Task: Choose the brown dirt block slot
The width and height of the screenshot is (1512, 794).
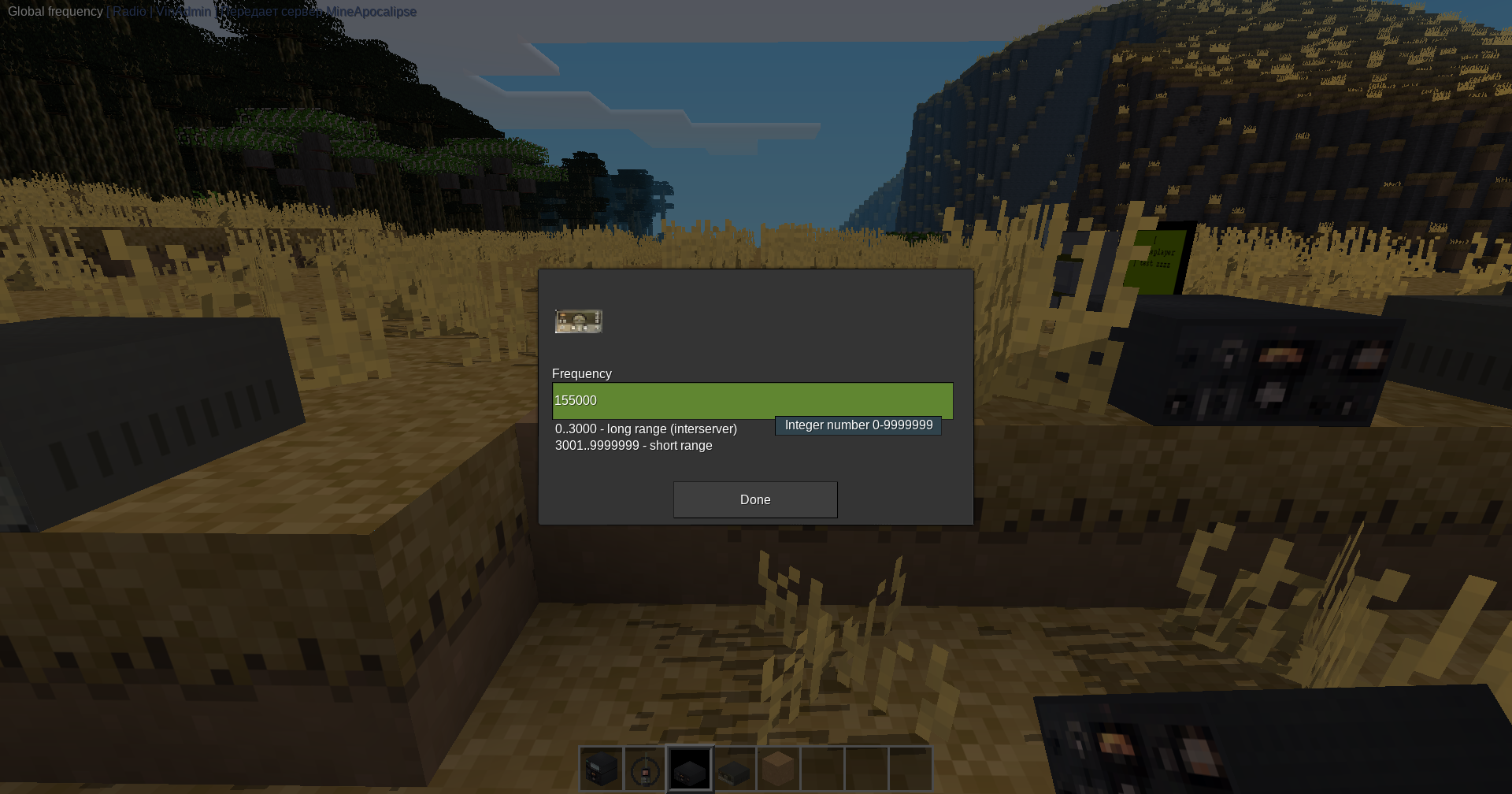Action: tap(778, 770)
